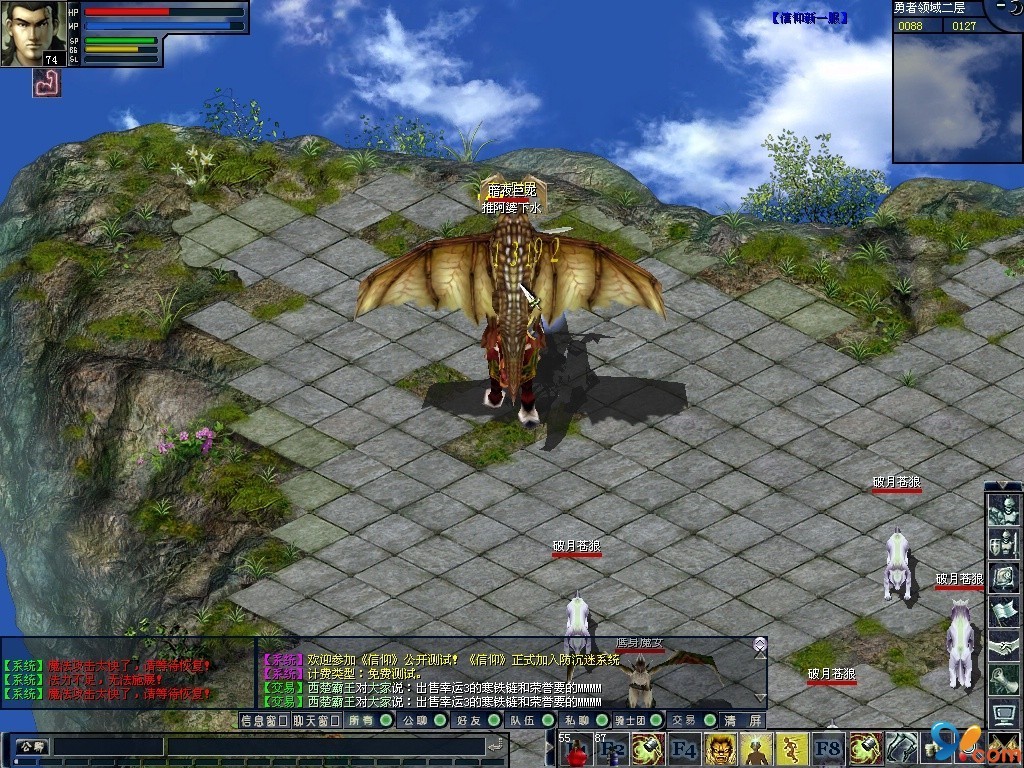Clear the chat with the 清屏 button
Screen dimensions: 1024x768
pyautogui.click(x=744, y=720)
